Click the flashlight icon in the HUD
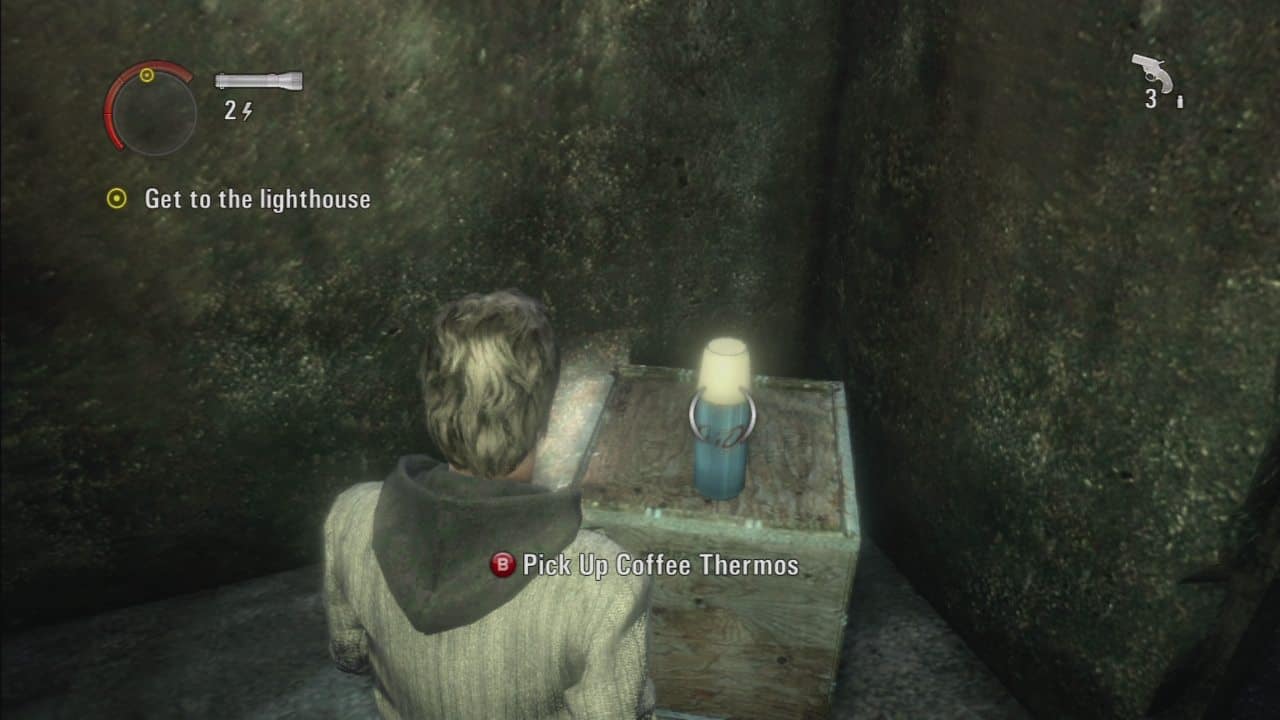Screen dimensions: 1280x720 pyautogui.click(x=258, y=81)
